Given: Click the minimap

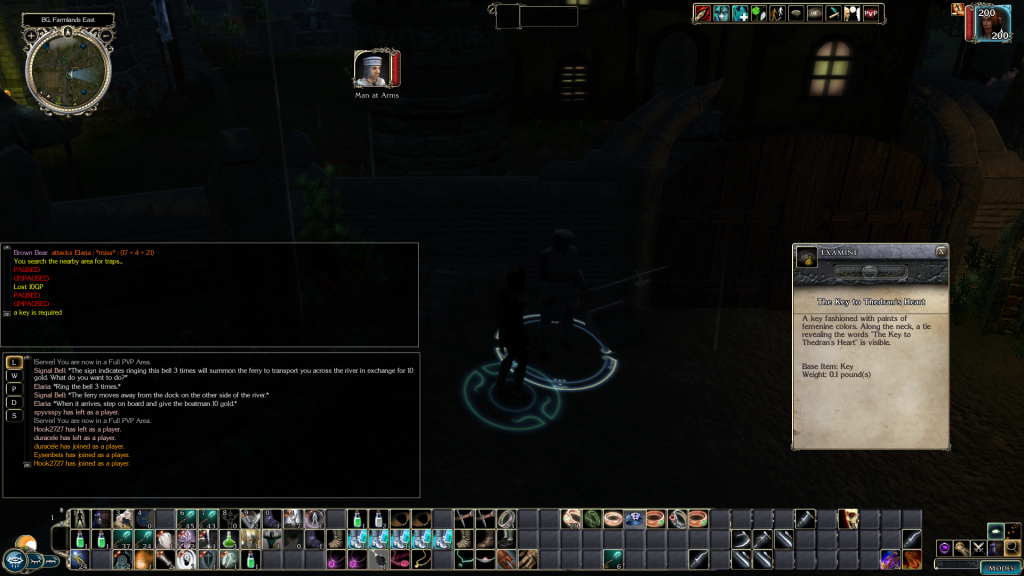Looking at the screenshot, I should (x=67, y=70).
